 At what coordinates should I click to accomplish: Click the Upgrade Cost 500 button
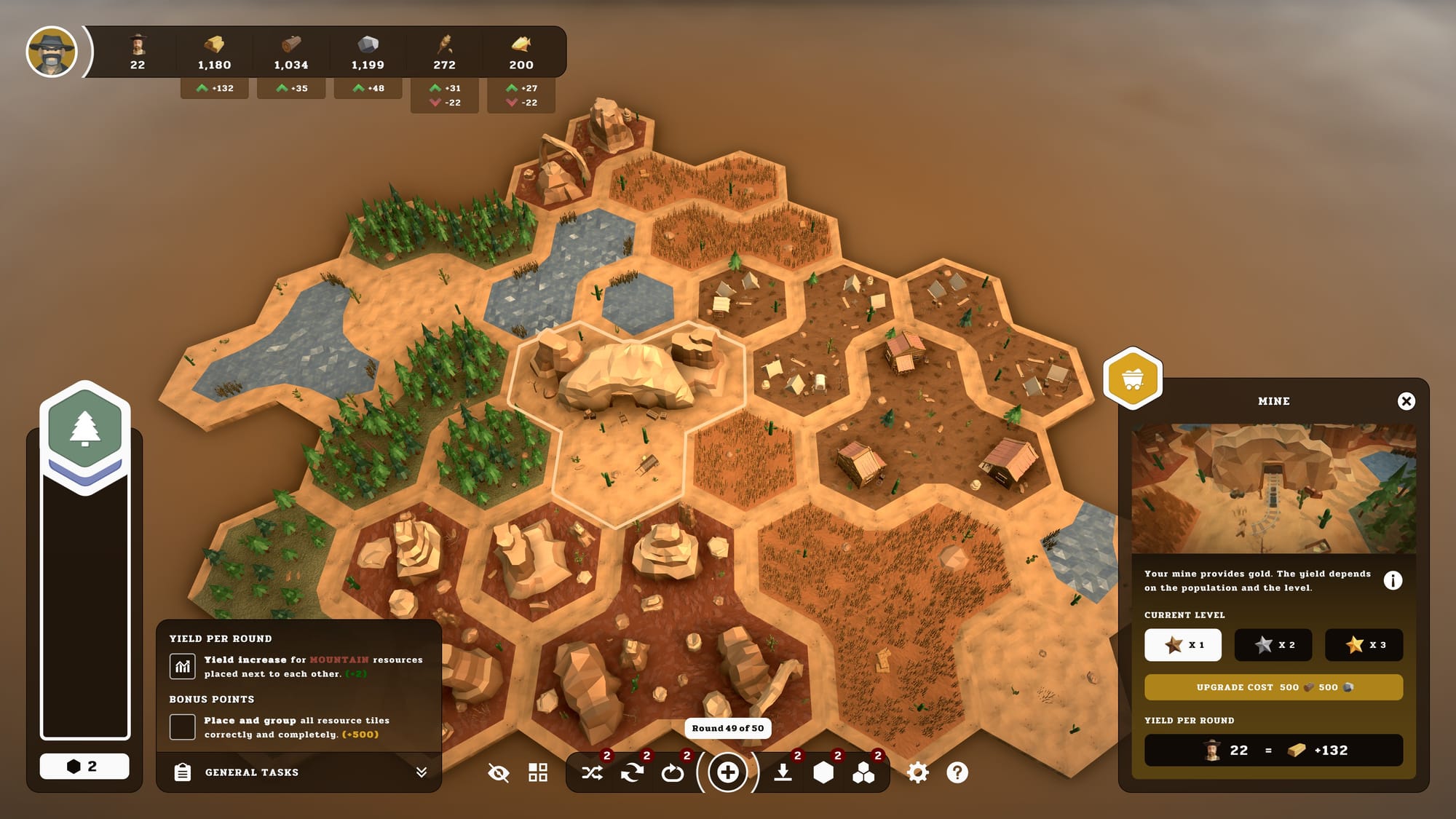(1273, 687)
